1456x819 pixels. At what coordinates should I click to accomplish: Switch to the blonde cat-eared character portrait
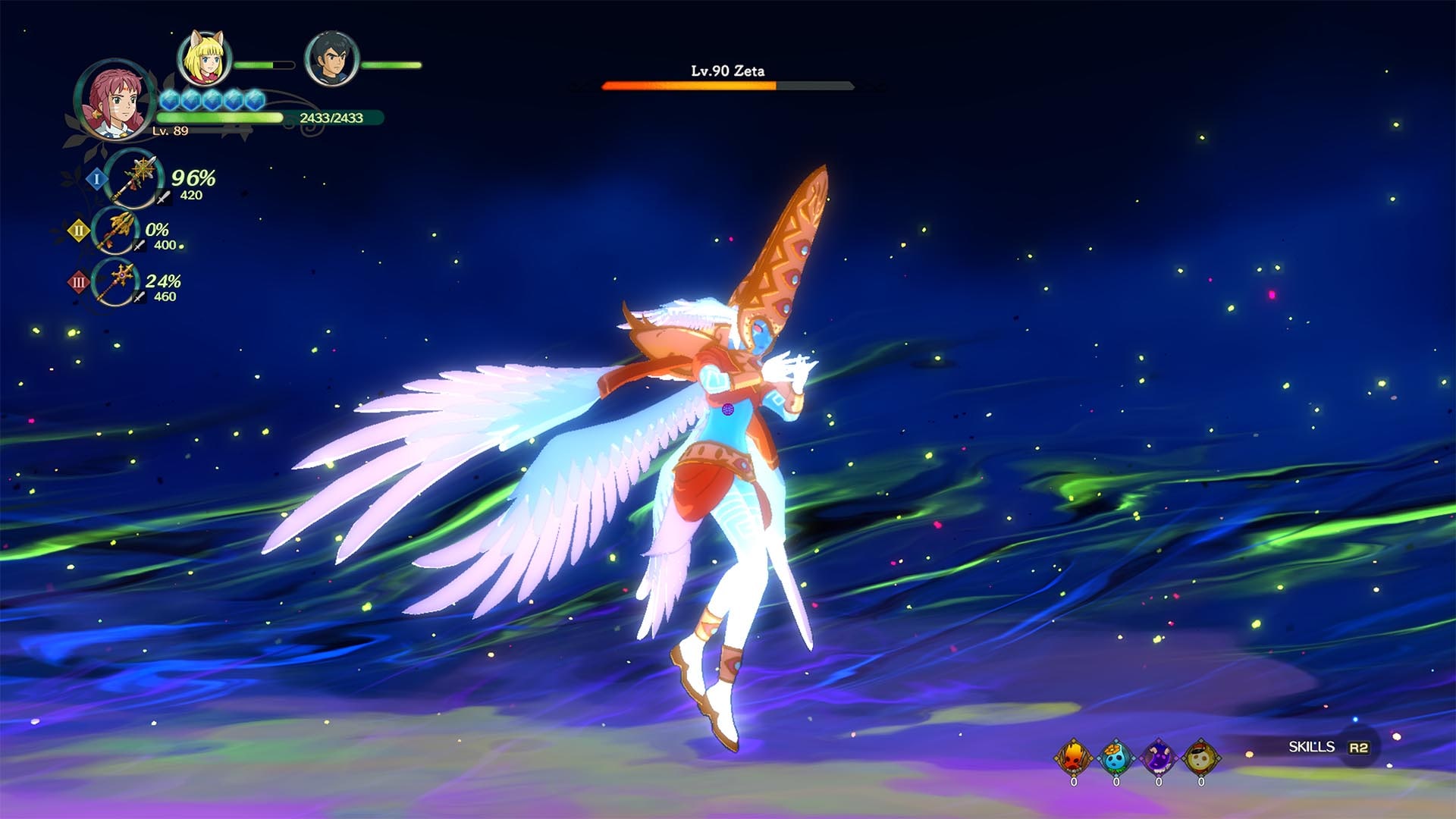[204, 58]
